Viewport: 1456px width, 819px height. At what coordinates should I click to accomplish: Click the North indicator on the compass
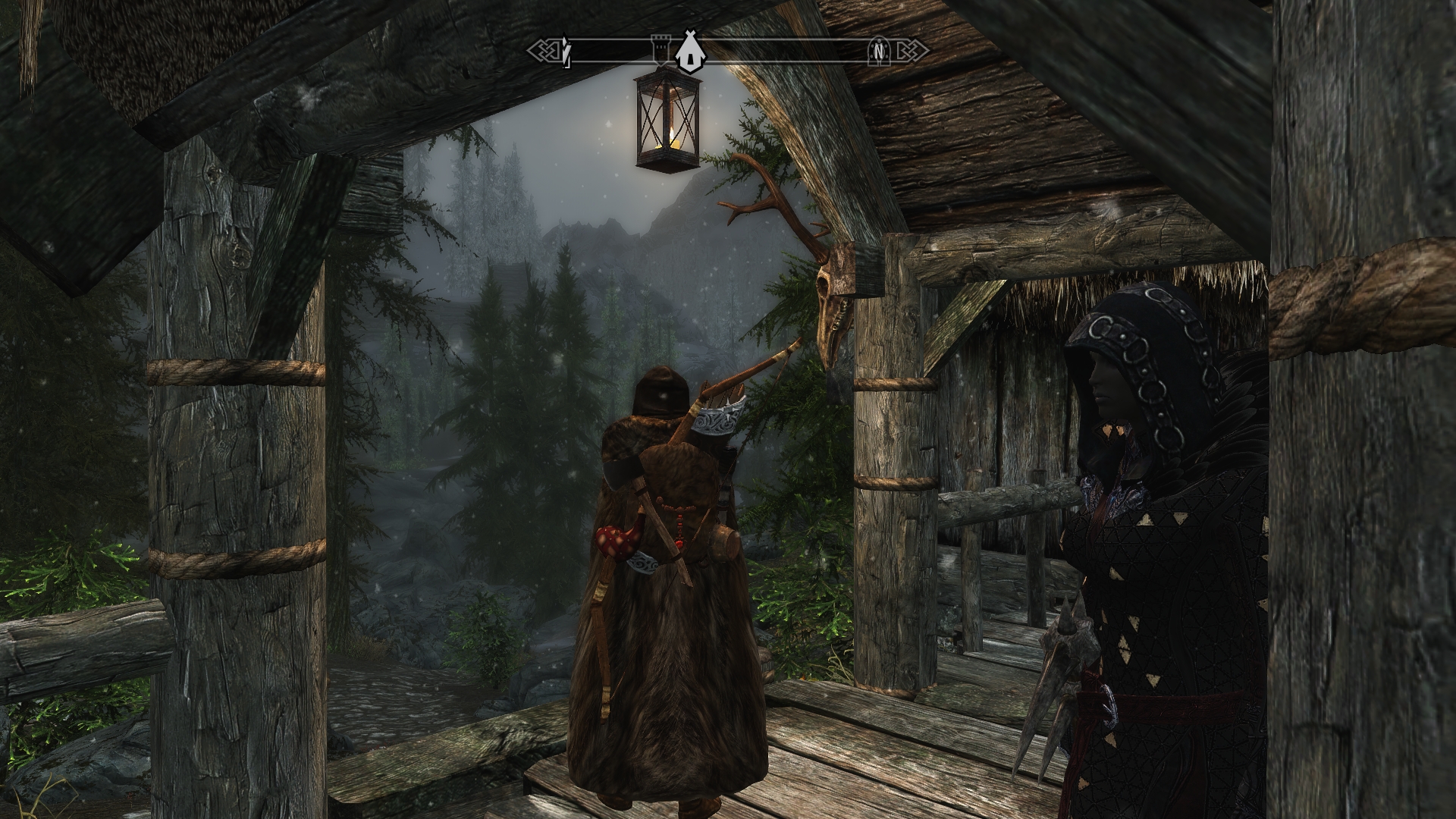click(x=878, y=51)
